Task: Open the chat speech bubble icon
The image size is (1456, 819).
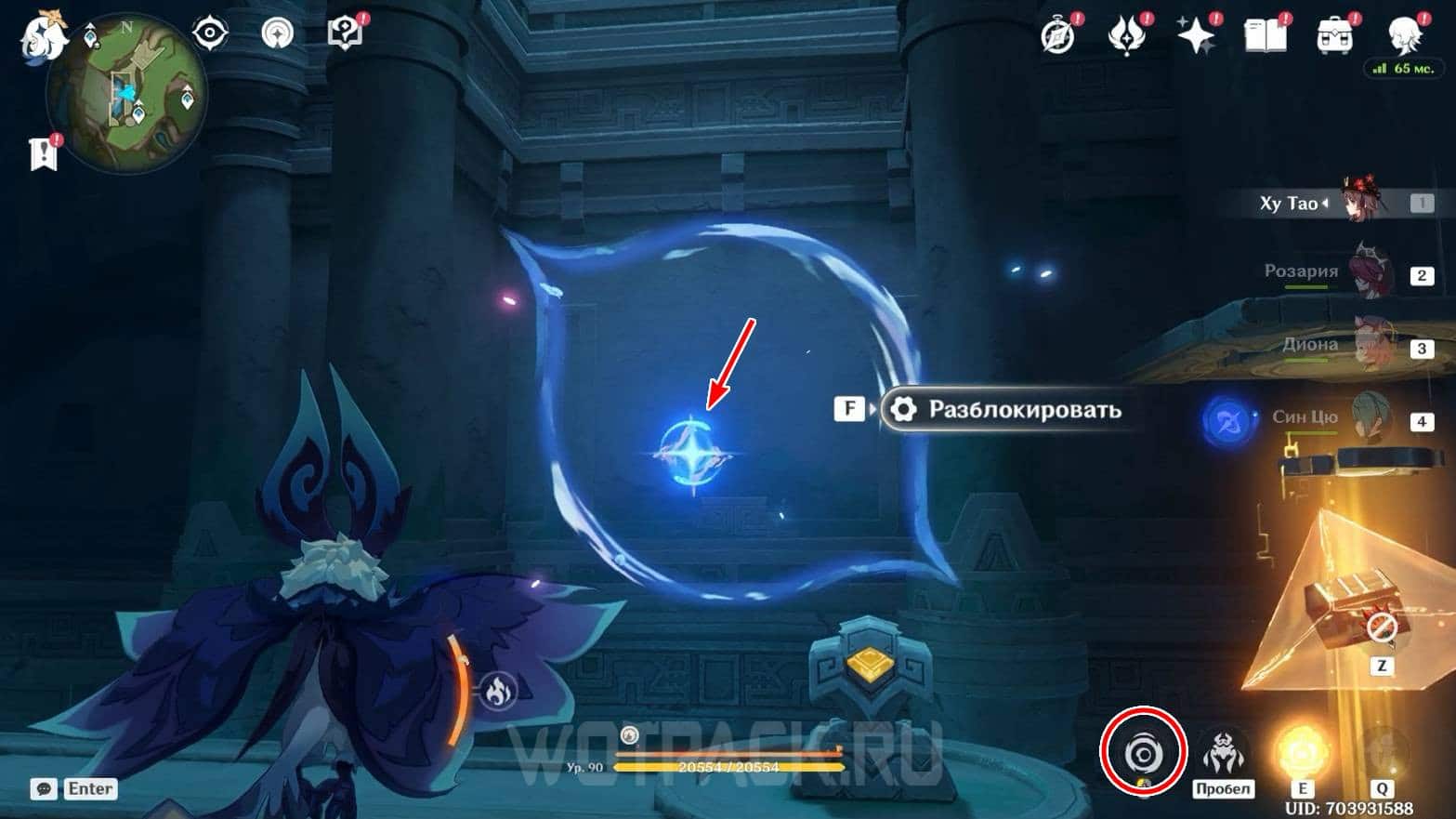Action: tap(44, 789)
